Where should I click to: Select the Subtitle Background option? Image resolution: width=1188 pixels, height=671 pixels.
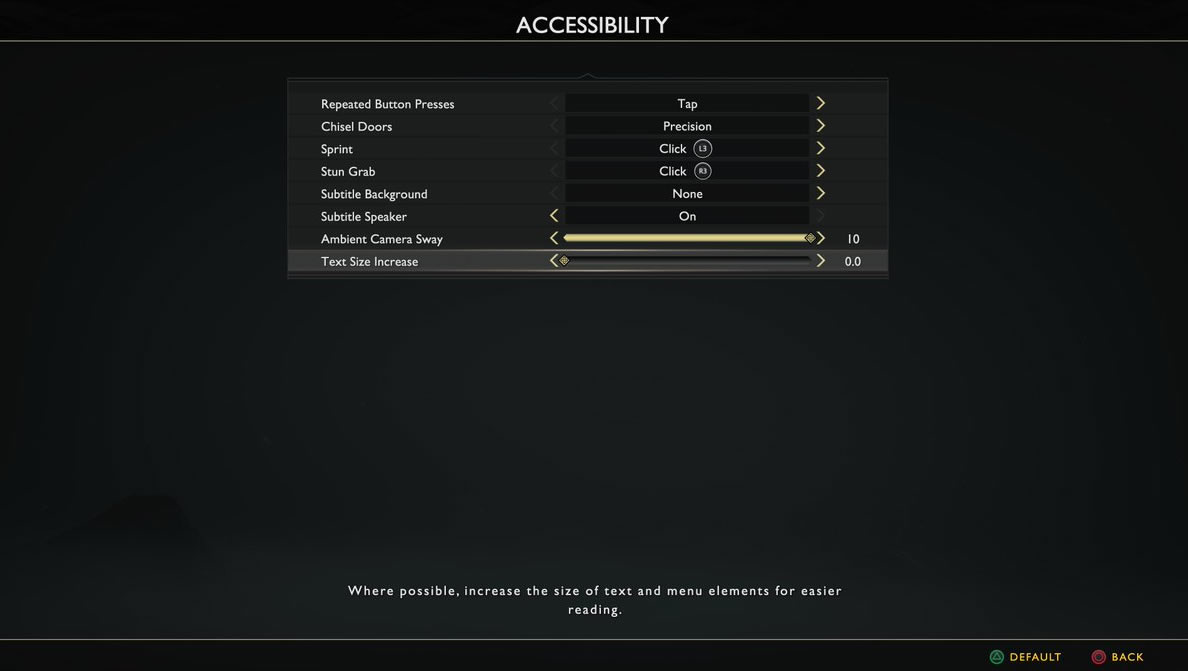click(x=374, y=194)
